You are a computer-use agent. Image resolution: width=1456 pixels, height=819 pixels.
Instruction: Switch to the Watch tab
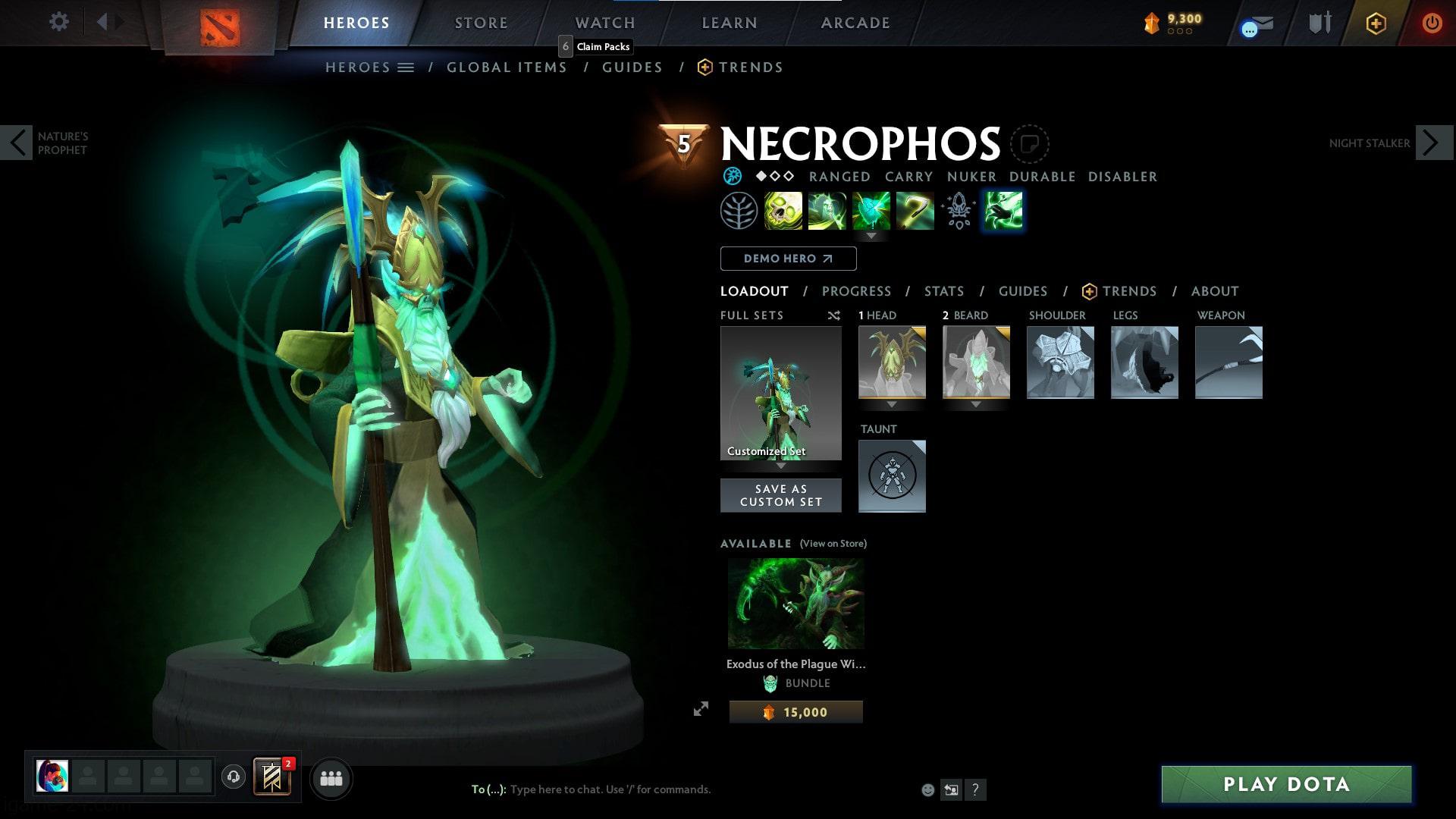[604, 23]
